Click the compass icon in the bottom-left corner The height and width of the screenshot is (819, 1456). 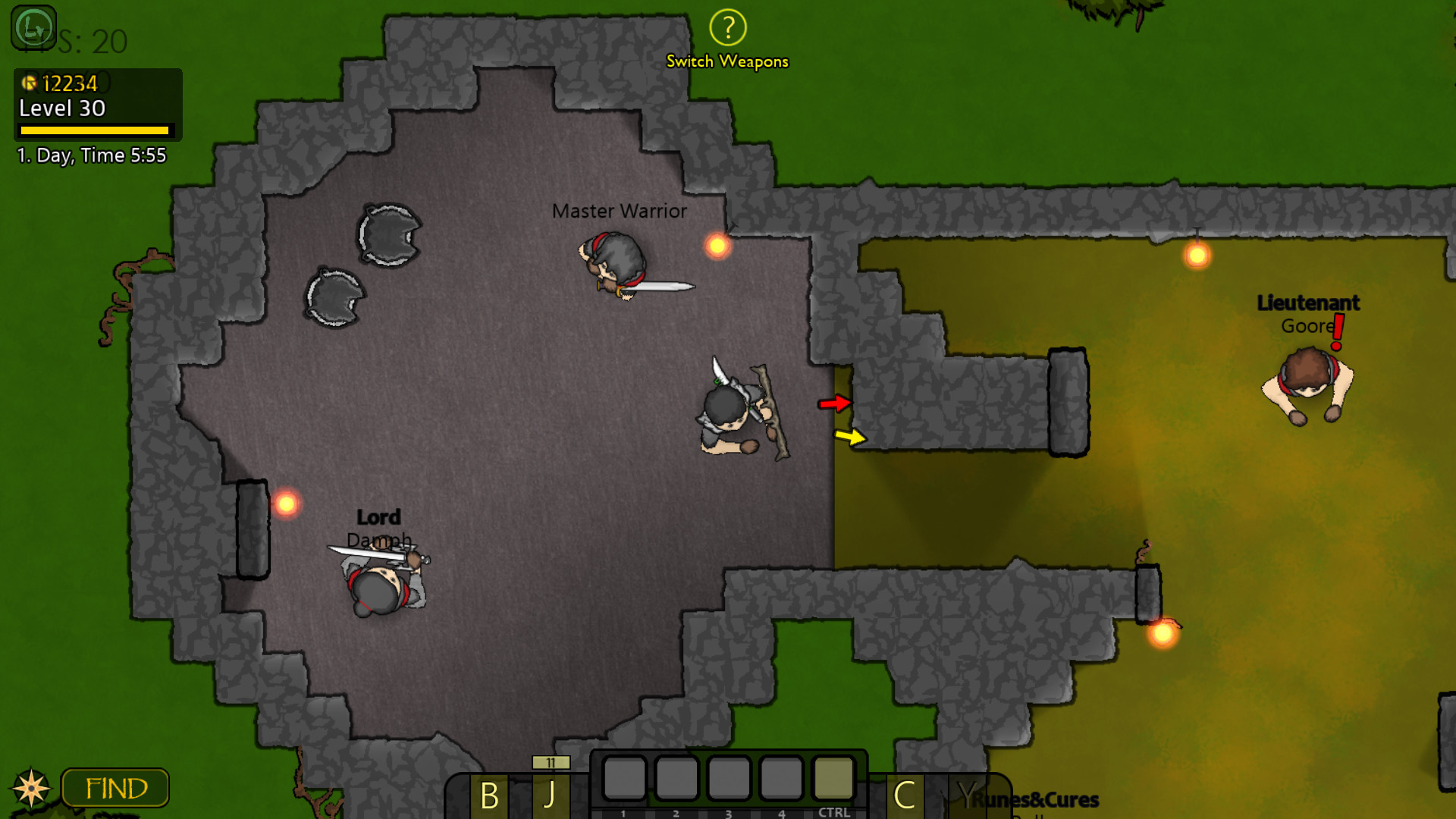point(31,787)
